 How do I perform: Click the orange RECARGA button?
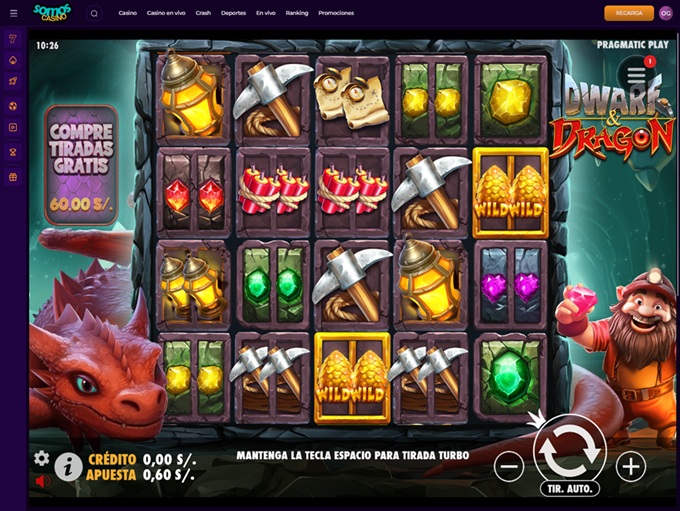point(629,13)
